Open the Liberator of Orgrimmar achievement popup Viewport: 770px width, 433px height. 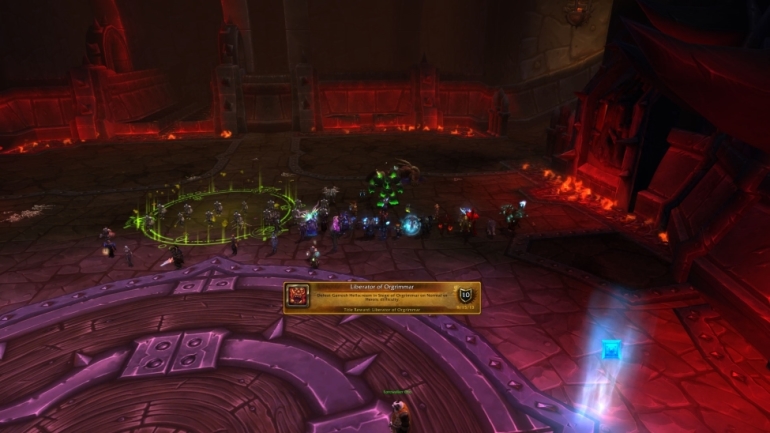[381, 297]
